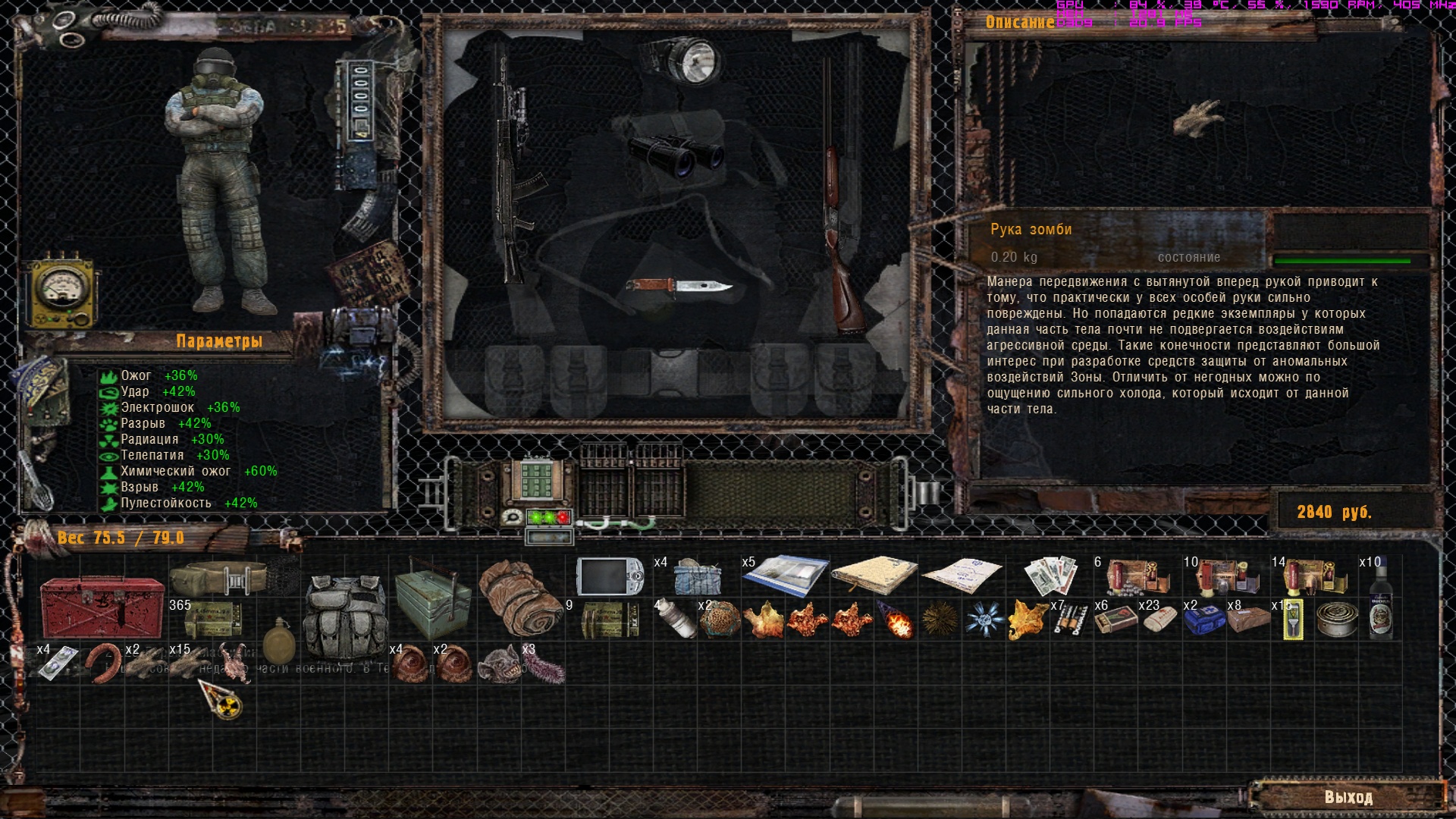Choose the rolled sleeping bag

521,599
